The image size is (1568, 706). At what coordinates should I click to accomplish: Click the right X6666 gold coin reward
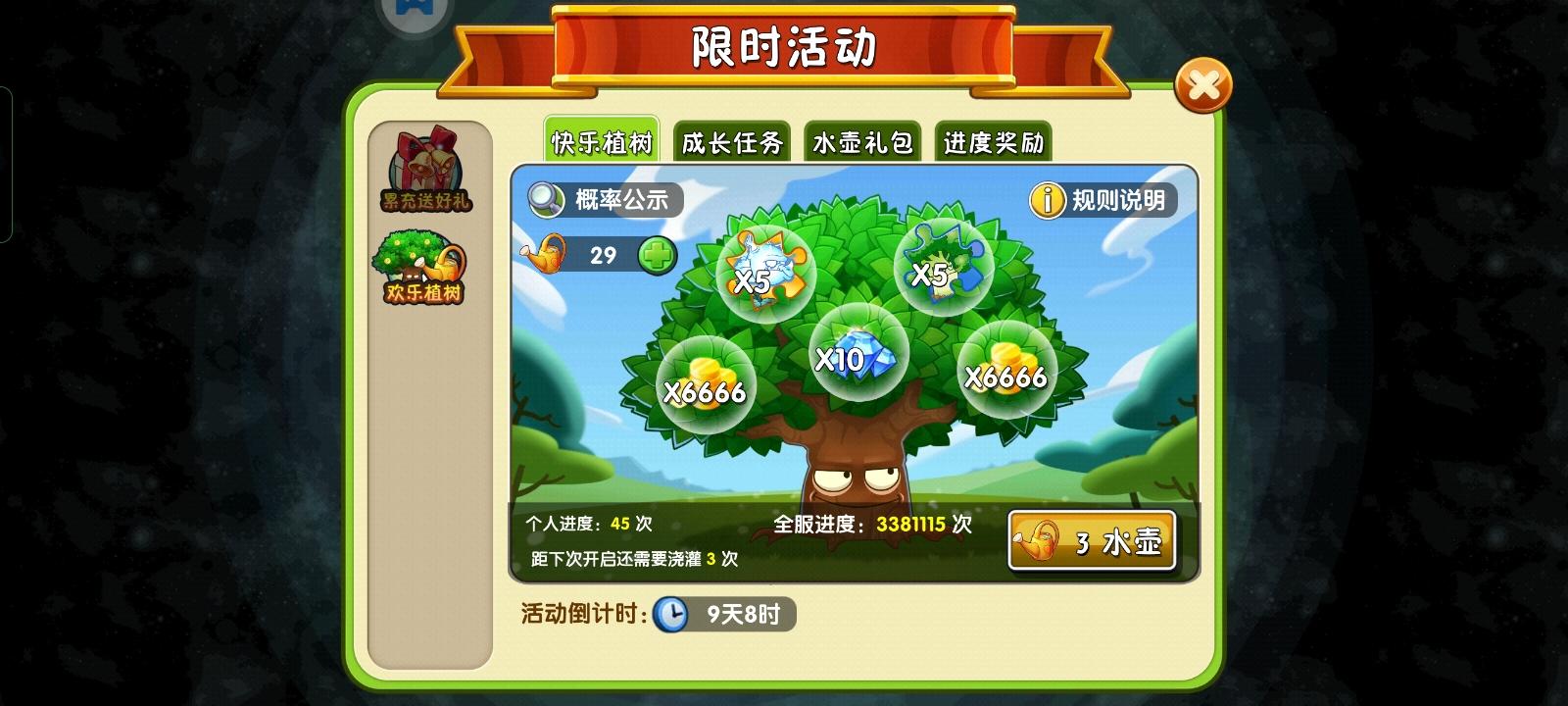pyautogui.click(x=1005, y=371)
